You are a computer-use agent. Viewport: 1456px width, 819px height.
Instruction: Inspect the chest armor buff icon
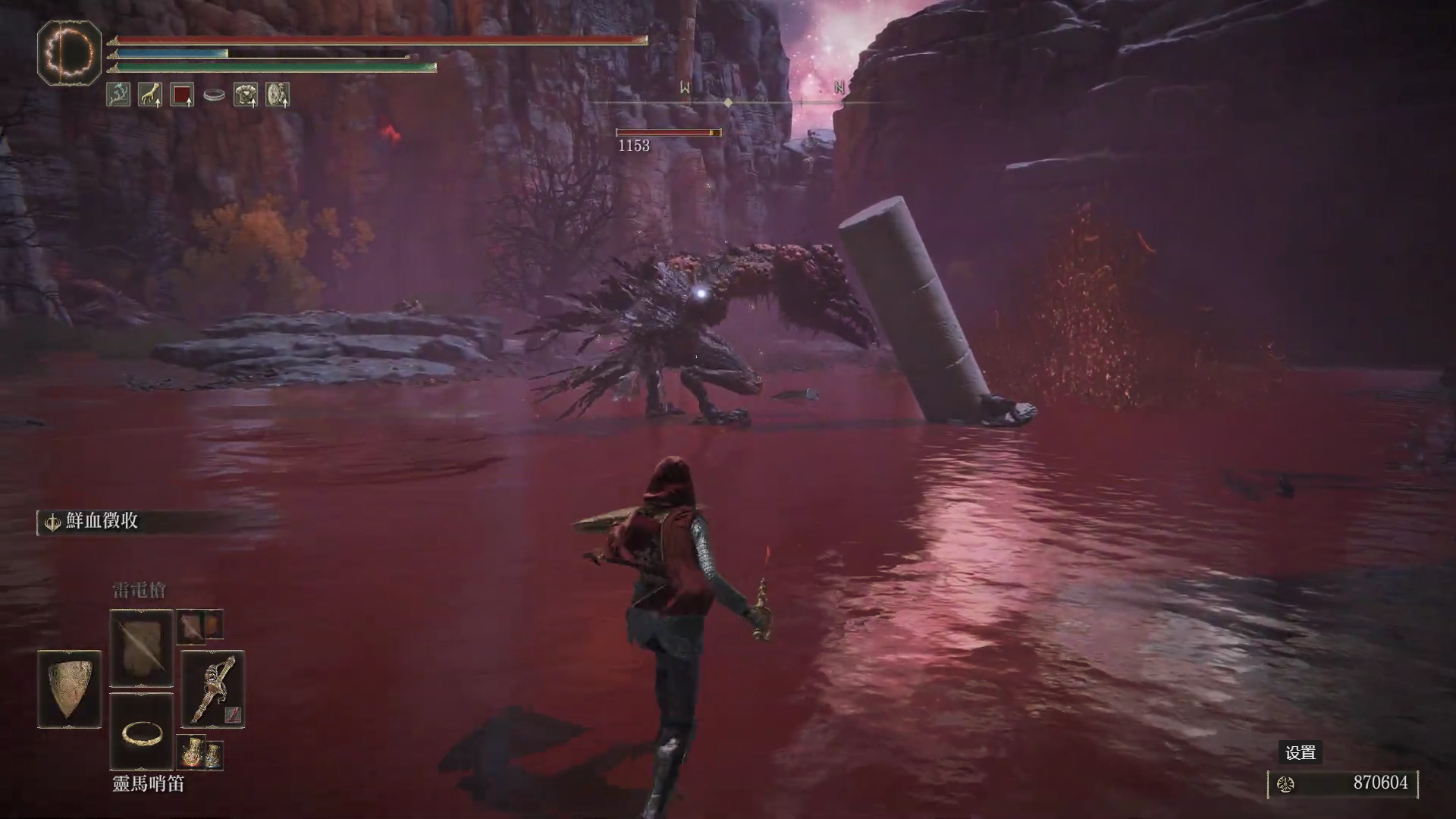pos(246,95)
